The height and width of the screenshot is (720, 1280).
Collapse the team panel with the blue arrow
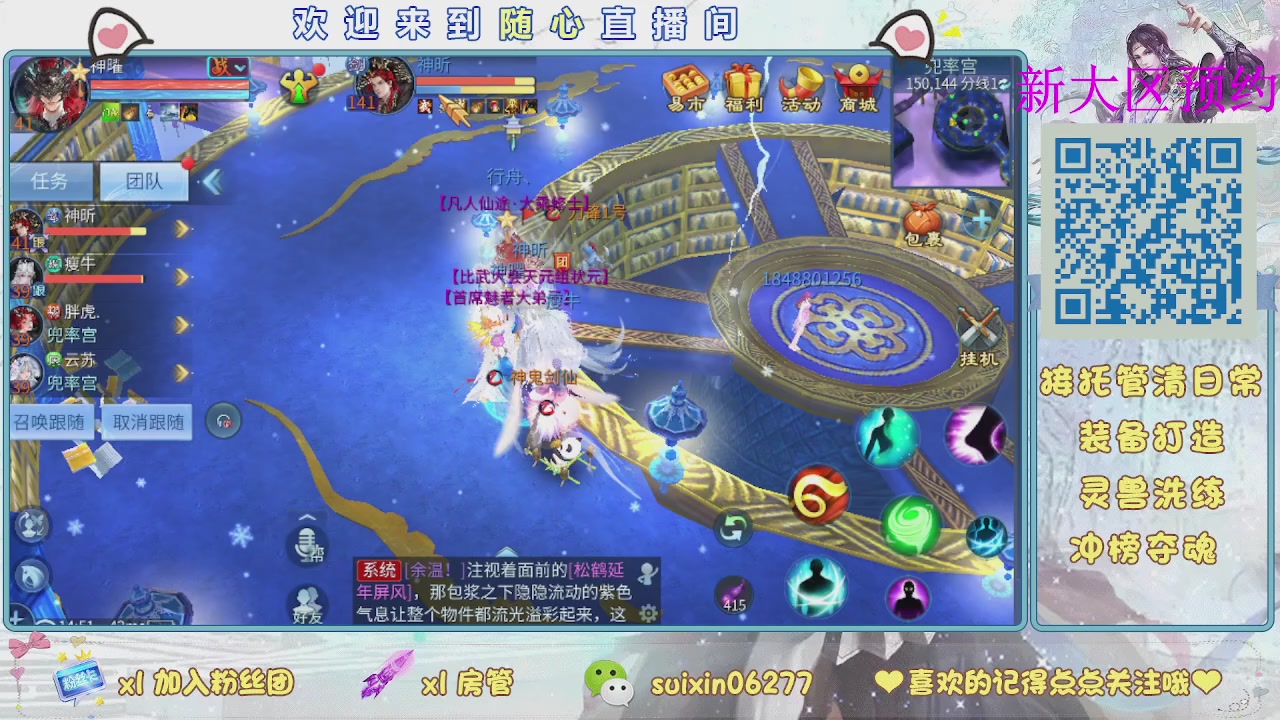point(212,180)
